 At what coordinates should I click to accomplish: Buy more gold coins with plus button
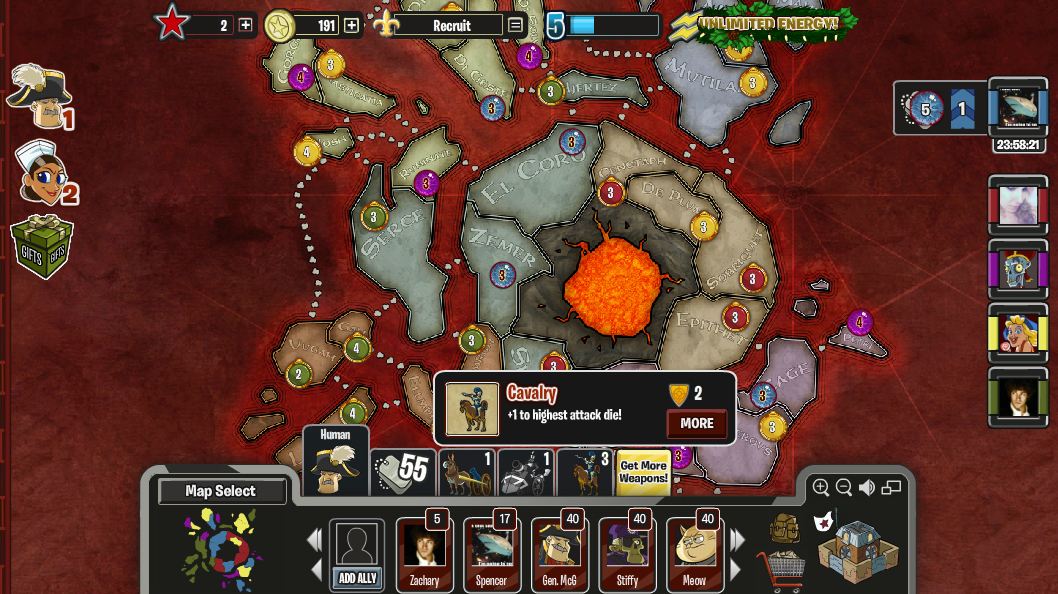tap(352, 25)
